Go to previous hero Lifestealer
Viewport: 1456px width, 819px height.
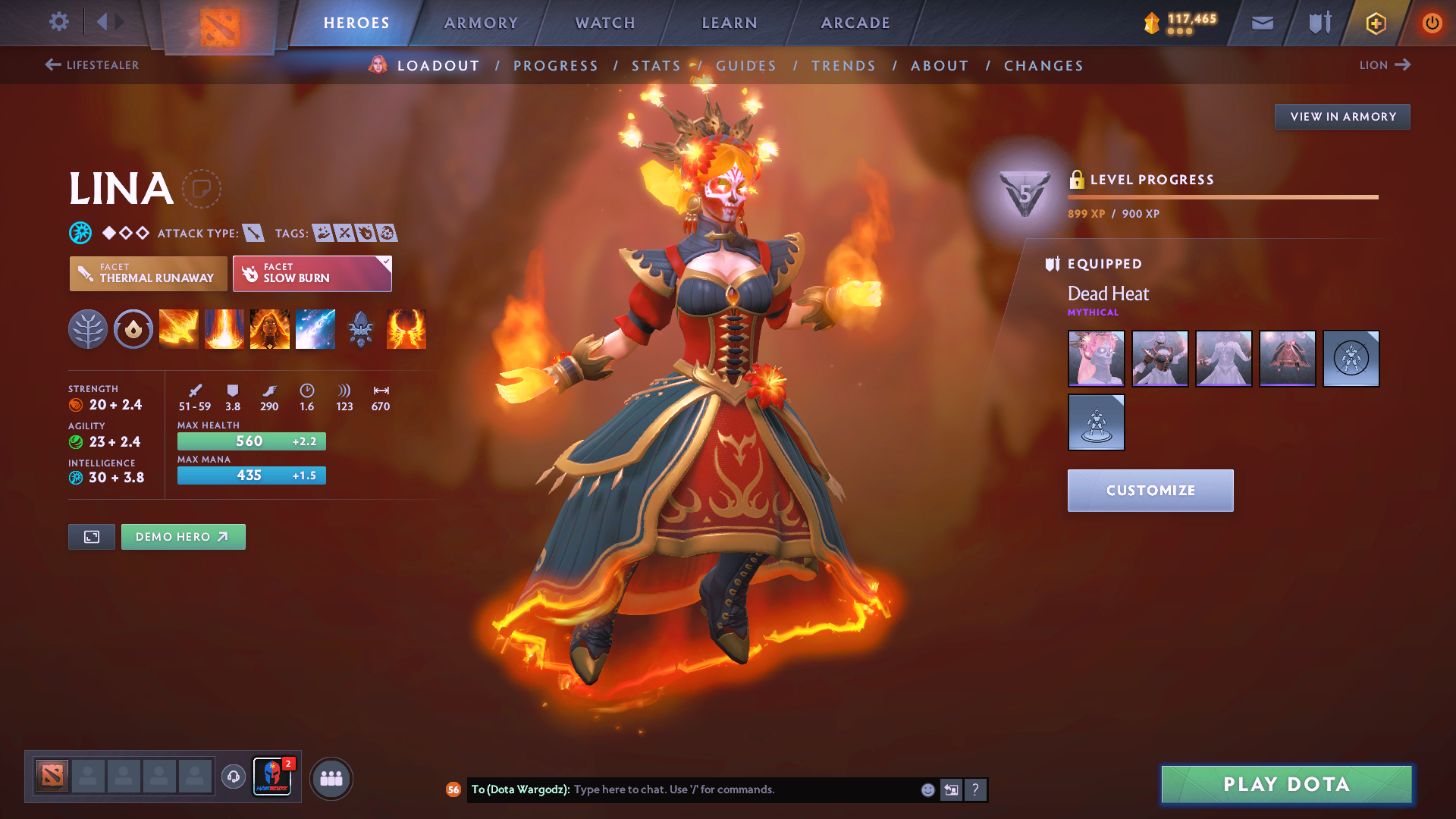(x=93, y=65)
